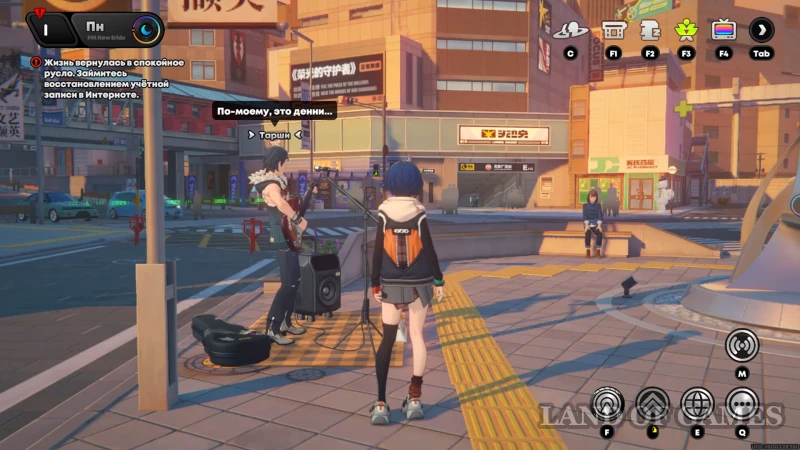Open the rainbow TV icon
800x450 pixels.
(723, 30)
